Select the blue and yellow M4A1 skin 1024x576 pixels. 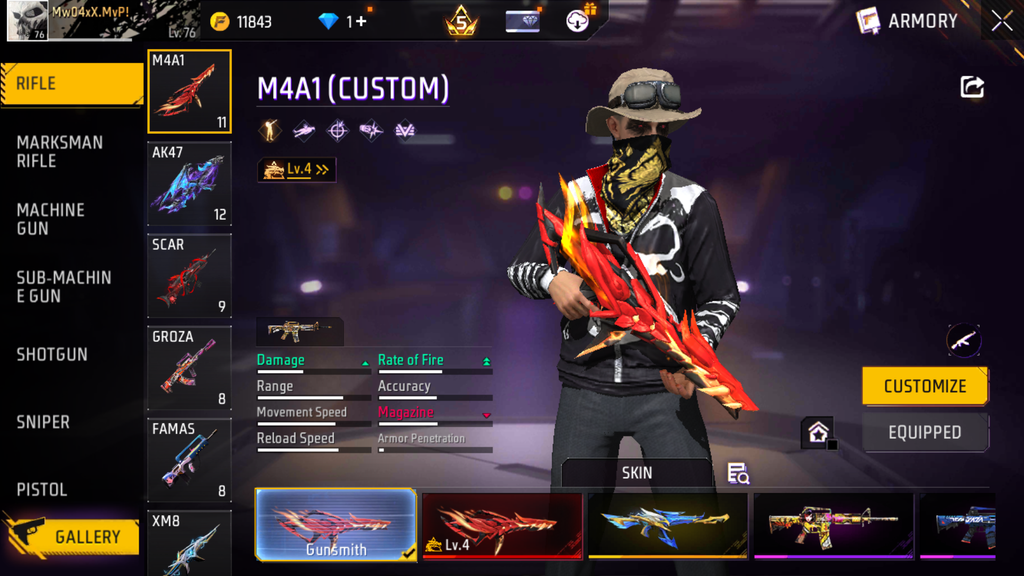coord(667,525)
